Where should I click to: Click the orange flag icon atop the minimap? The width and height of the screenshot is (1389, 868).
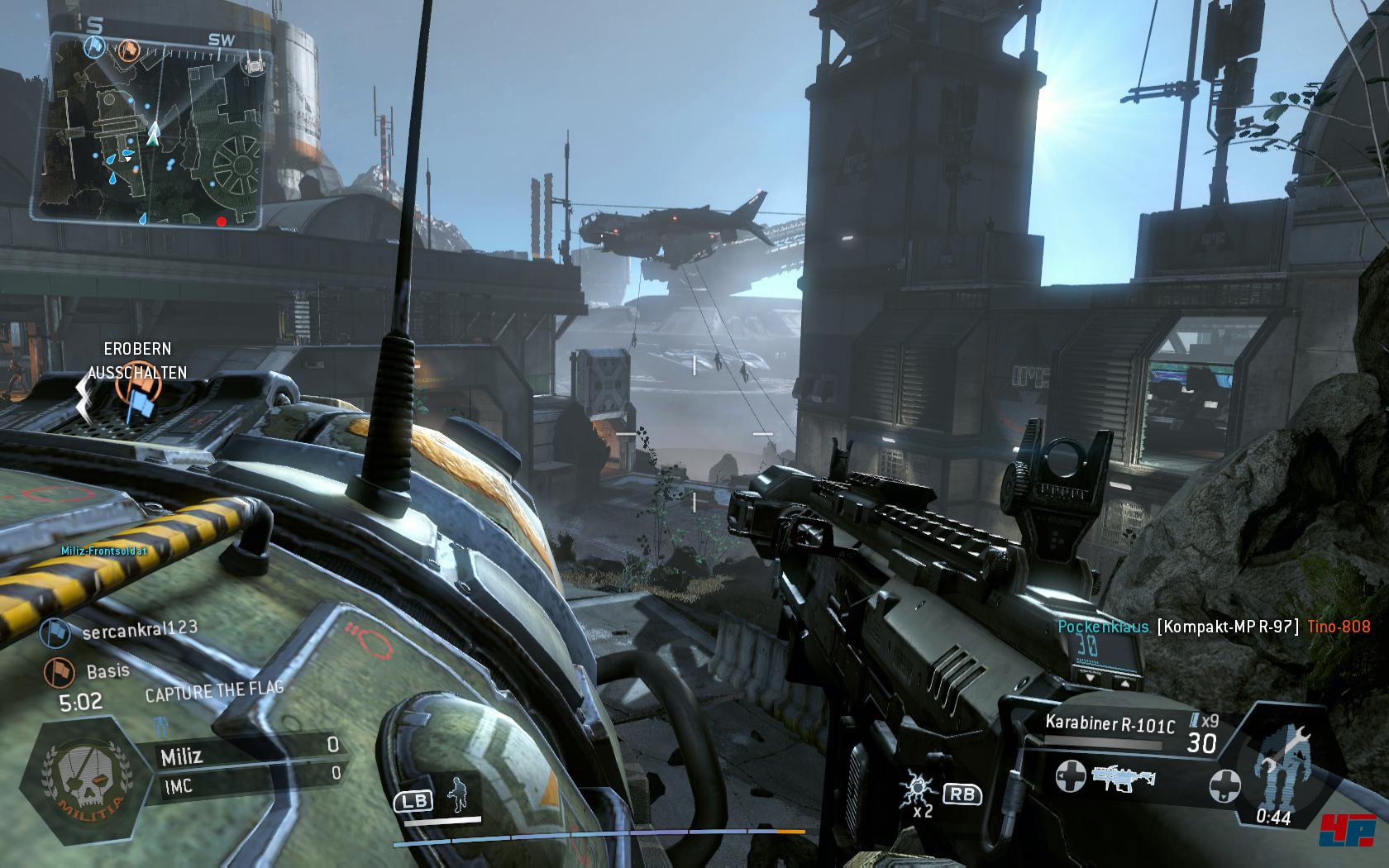click(126, 50)
